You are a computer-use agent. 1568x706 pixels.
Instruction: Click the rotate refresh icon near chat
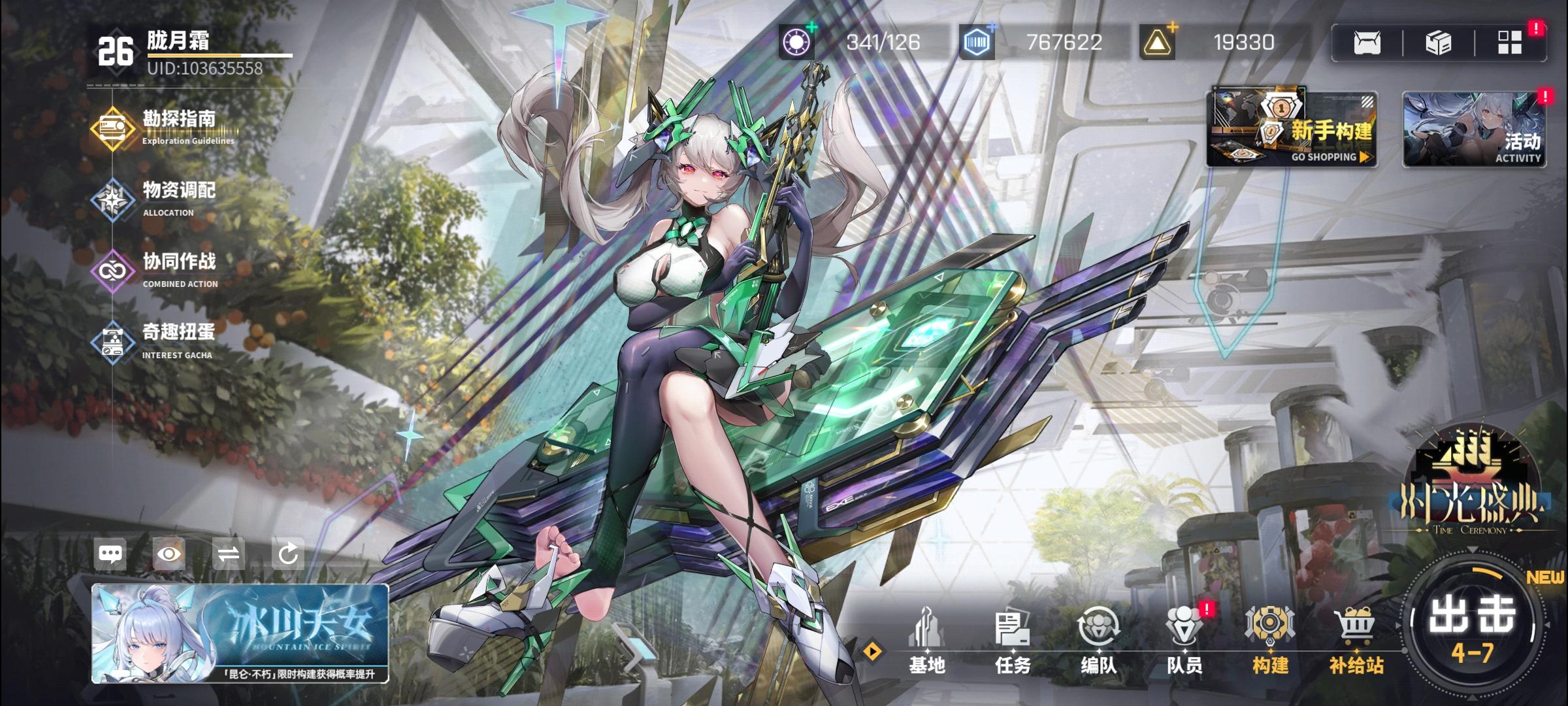pyautogui.click(x=286, y=554)
